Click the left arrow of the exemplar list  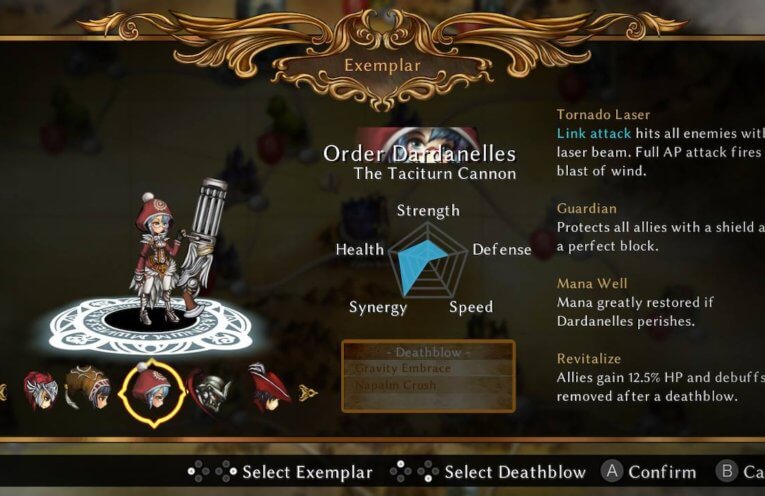3,392
